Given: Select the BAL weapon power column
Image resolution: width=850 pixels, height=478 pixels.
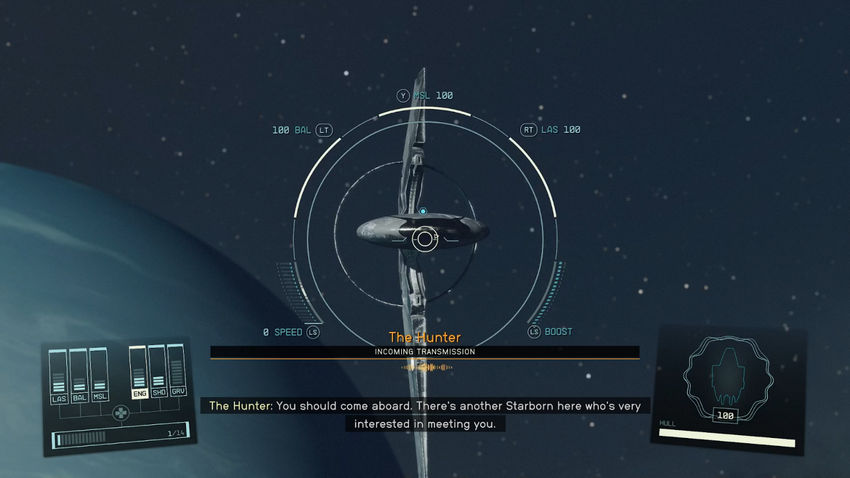Looking at the screenshot, I should click(79, 376).
